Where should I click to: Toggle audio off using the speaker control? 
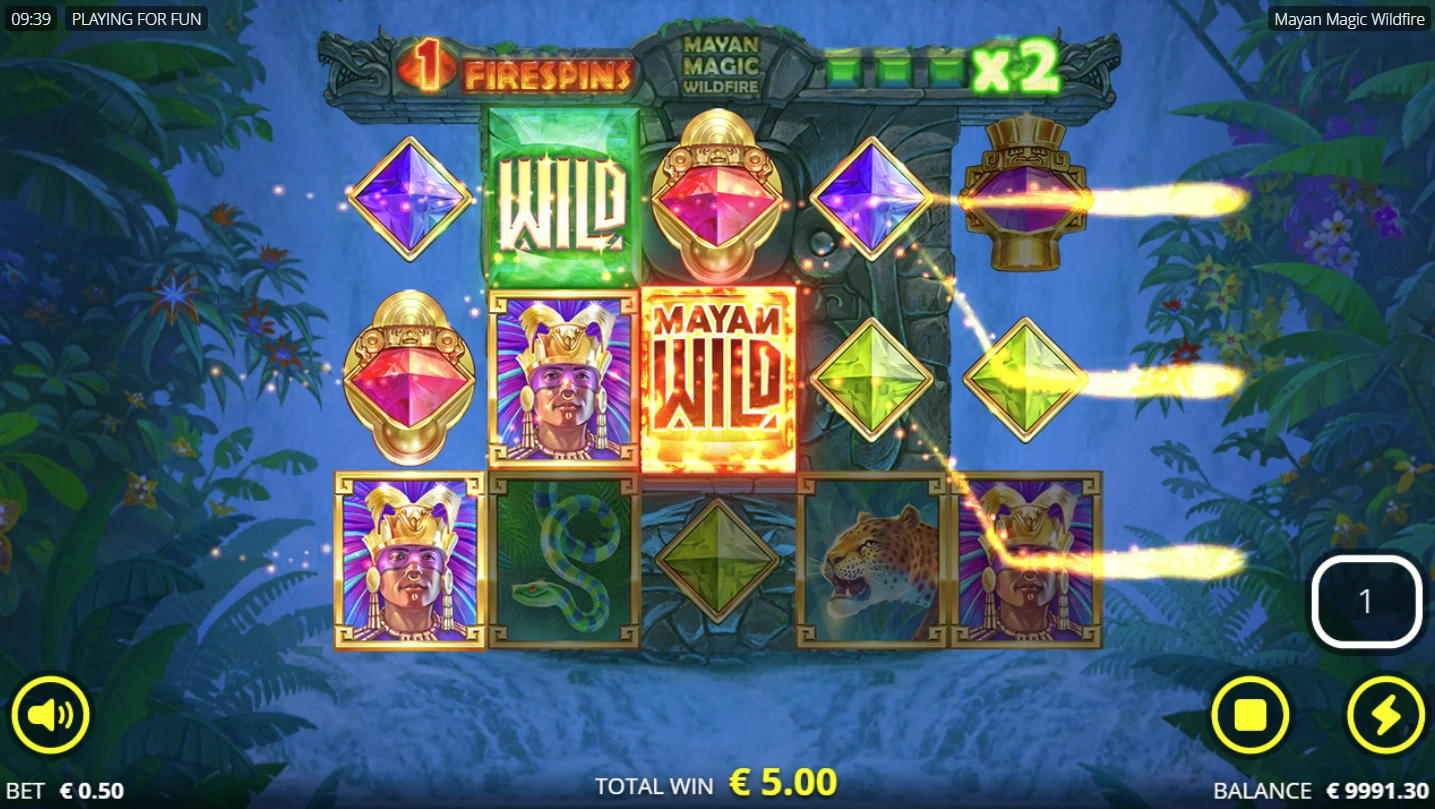click(x=52, y=715)
